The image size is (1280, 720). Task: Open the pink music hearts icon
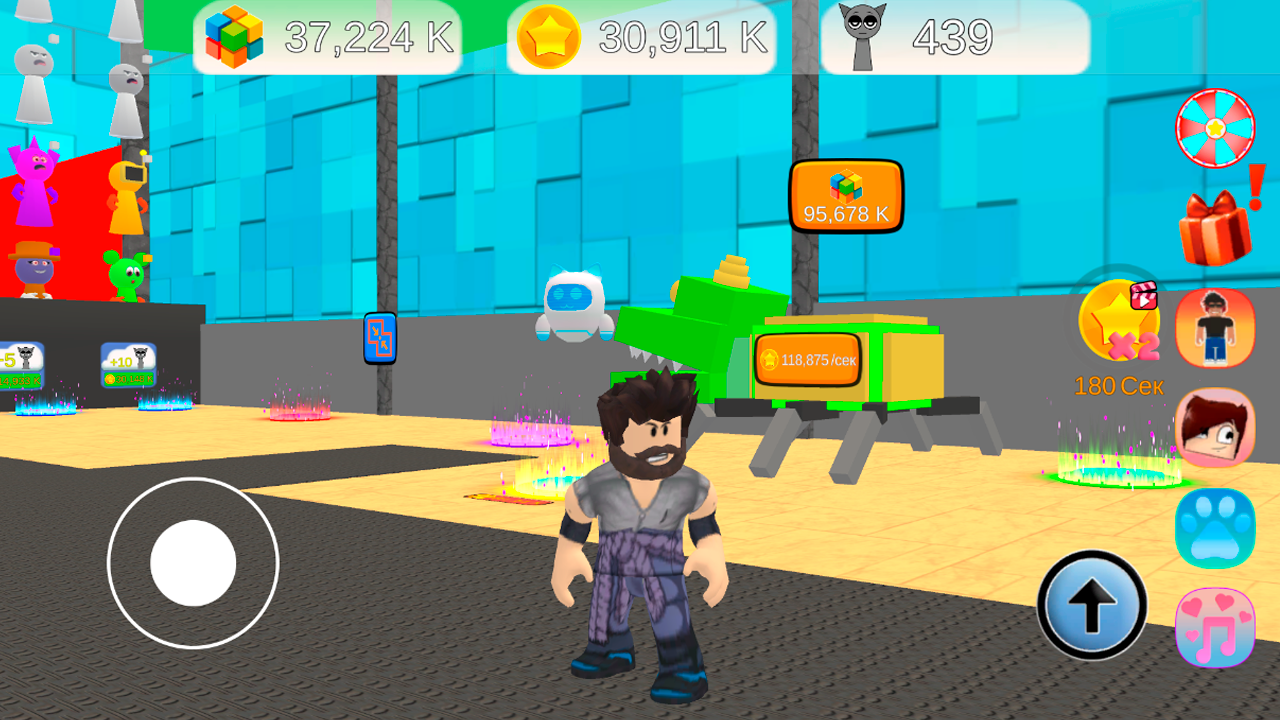pos(1213,625)
